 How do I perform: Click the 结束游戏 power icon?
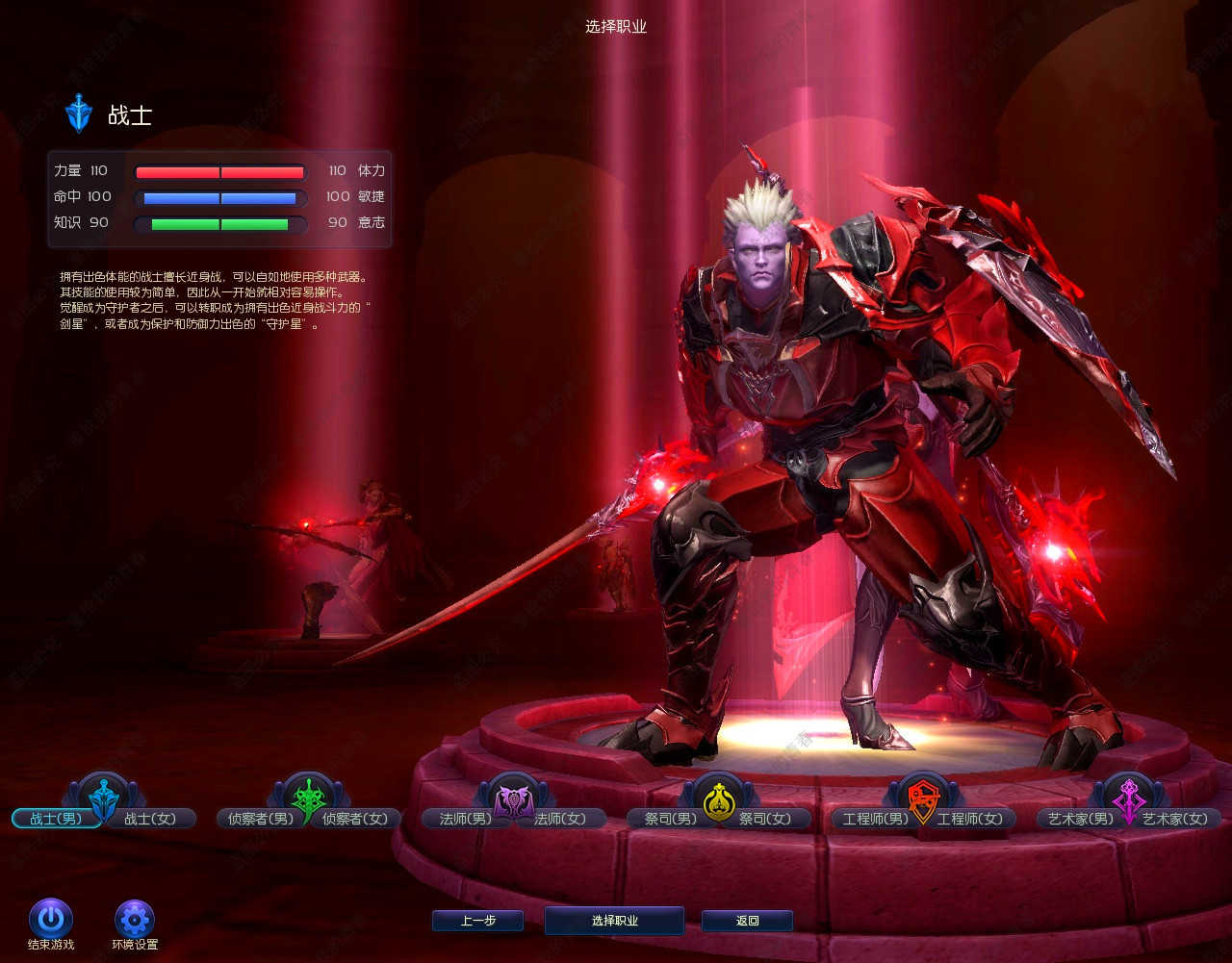tap(51, 919)
